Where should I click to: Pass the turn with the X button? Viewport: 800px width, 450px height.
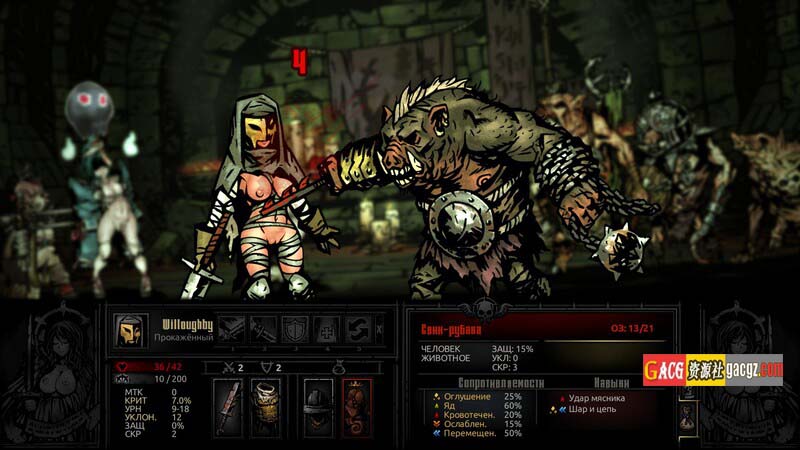[x=378, y=329]
